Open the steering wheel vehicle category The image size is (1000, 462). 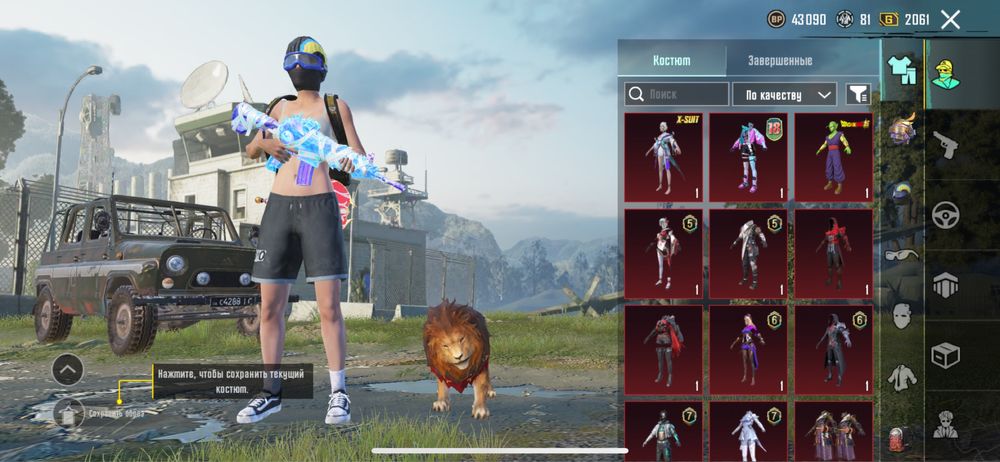[x=945, y=214]
